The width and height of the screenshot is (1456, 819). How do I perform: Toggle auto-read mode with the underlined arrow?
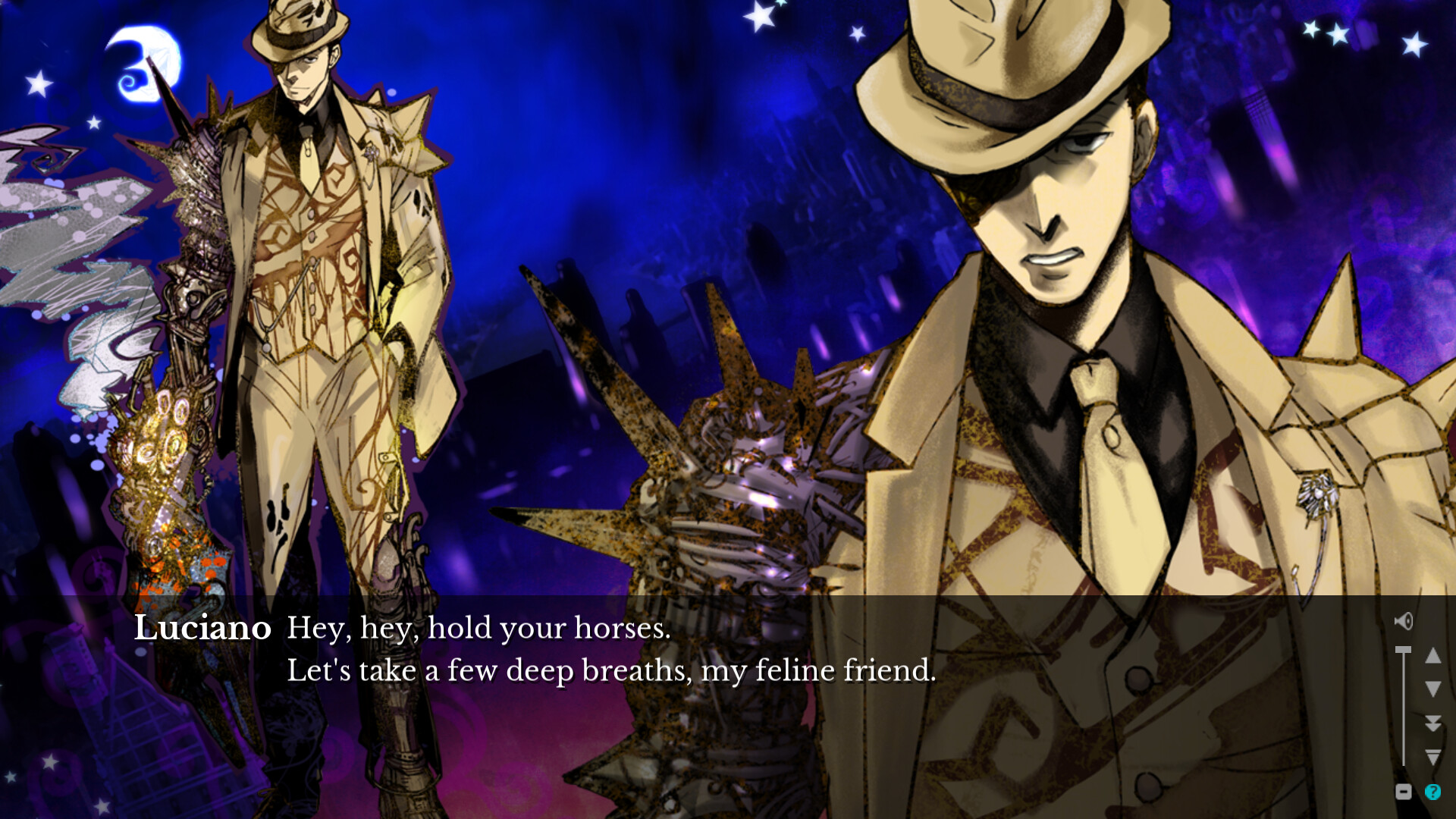tap(1433, 756)
